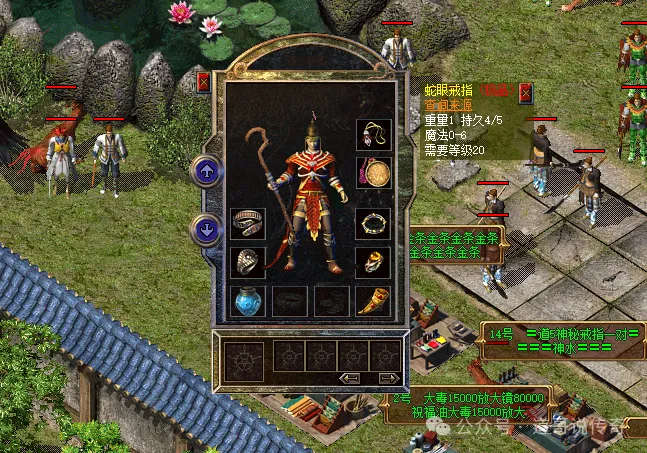Open the 查询来源 link in the tooltip
The height and width of the screenshot is (453, 647).
pyautogui.click(x=443, y=104)
